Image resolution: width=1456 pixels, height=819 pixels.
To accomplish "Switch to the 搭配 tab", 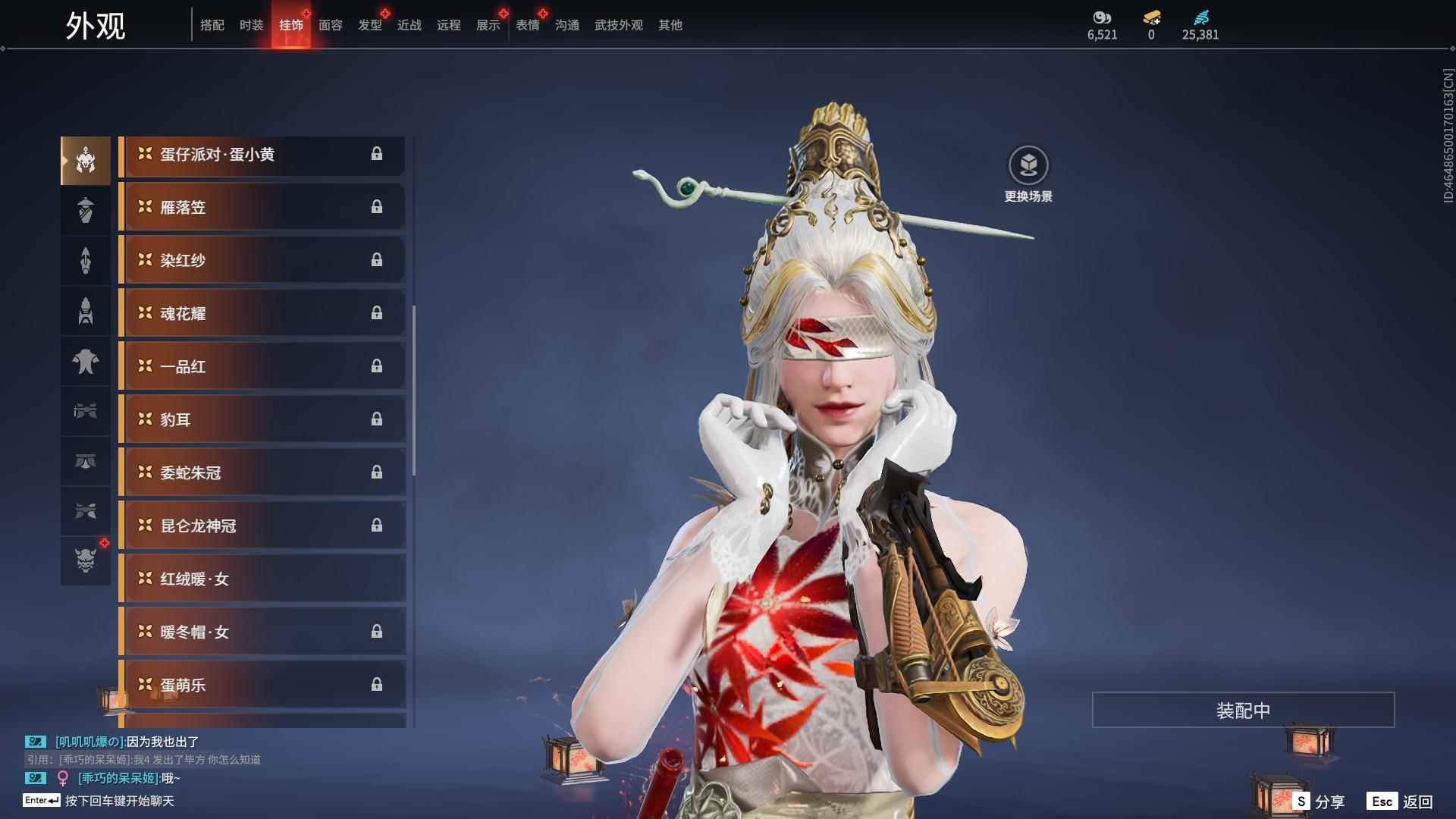I will coord(212,25).
